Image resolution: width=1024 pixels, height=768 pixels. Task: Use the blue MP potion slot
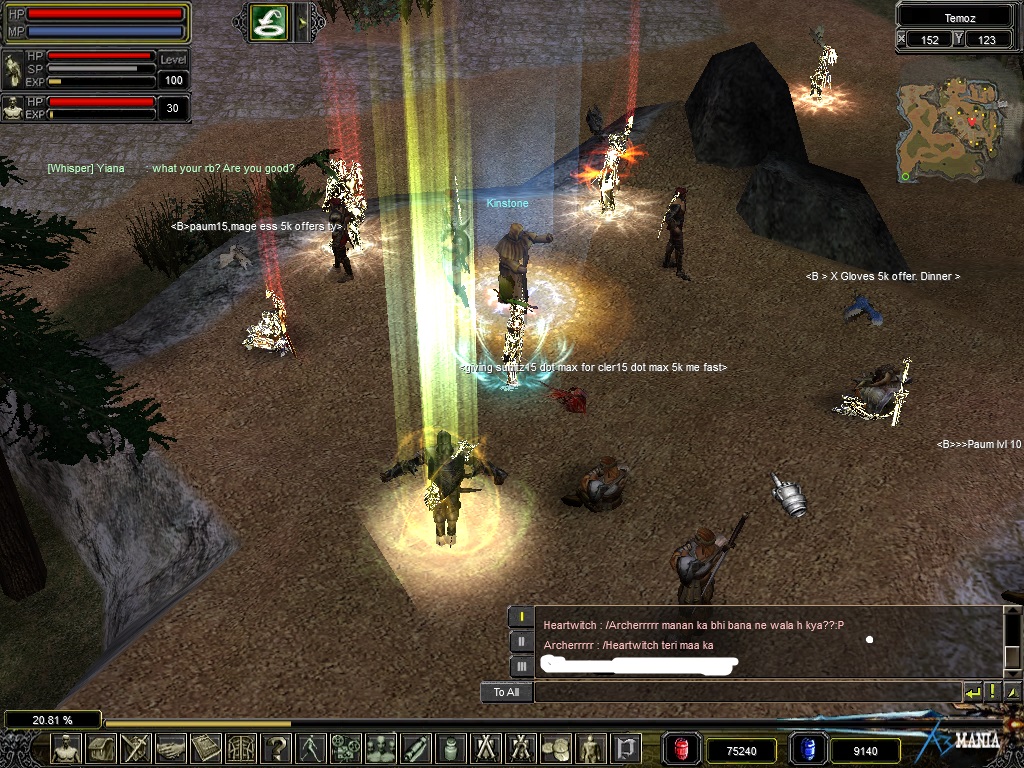(x=808, y=749)
